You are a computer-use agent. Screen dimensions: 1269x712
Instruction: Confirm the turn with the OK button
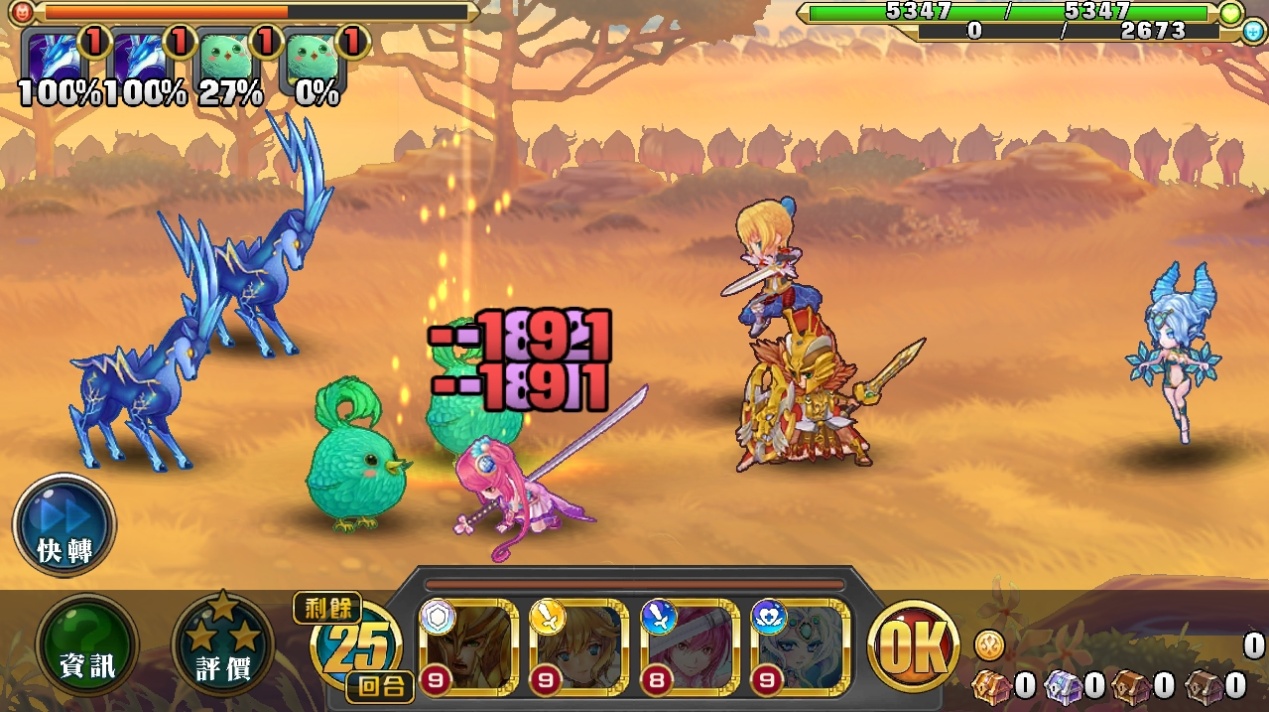tap(913, 647)
